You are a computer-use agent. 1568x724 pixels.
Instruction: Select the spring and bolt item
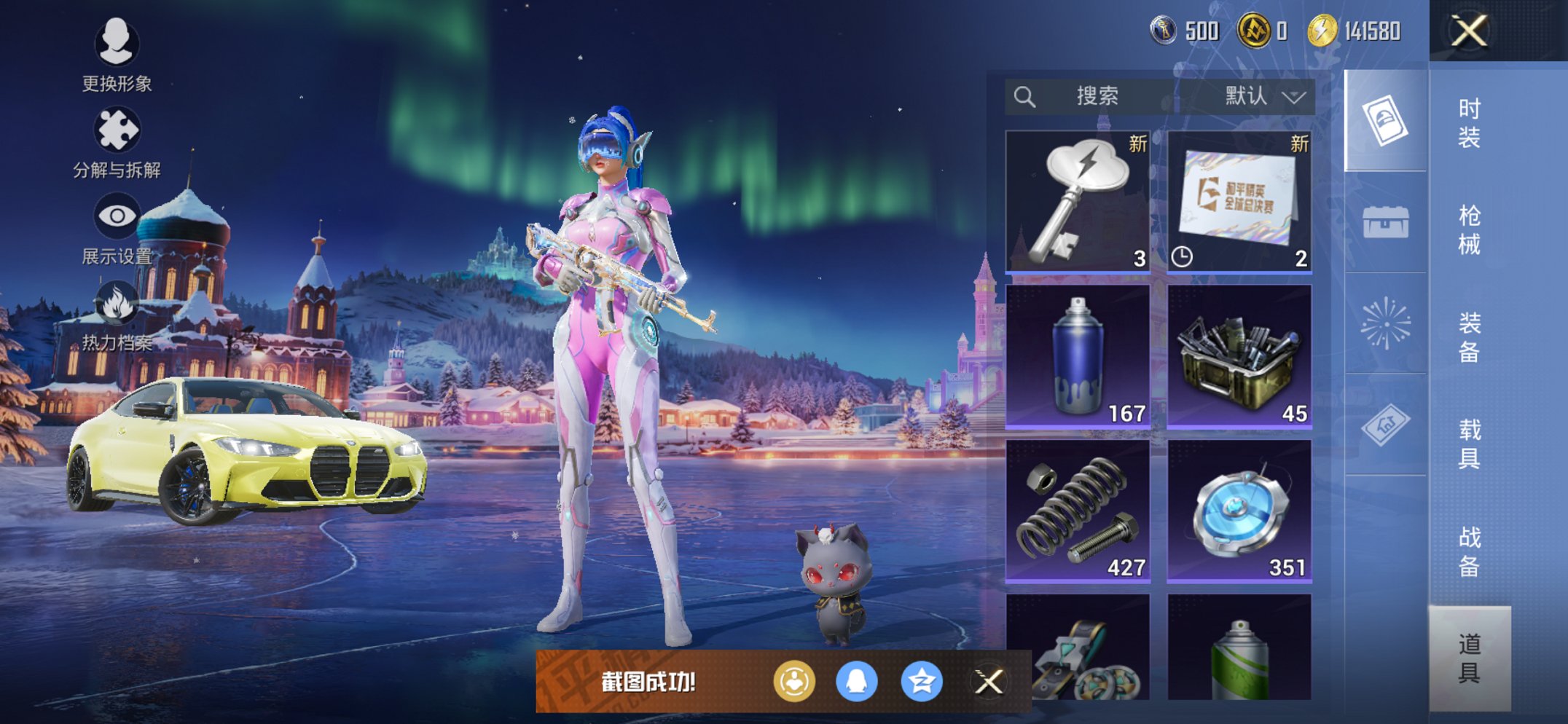coord(1078,510)
